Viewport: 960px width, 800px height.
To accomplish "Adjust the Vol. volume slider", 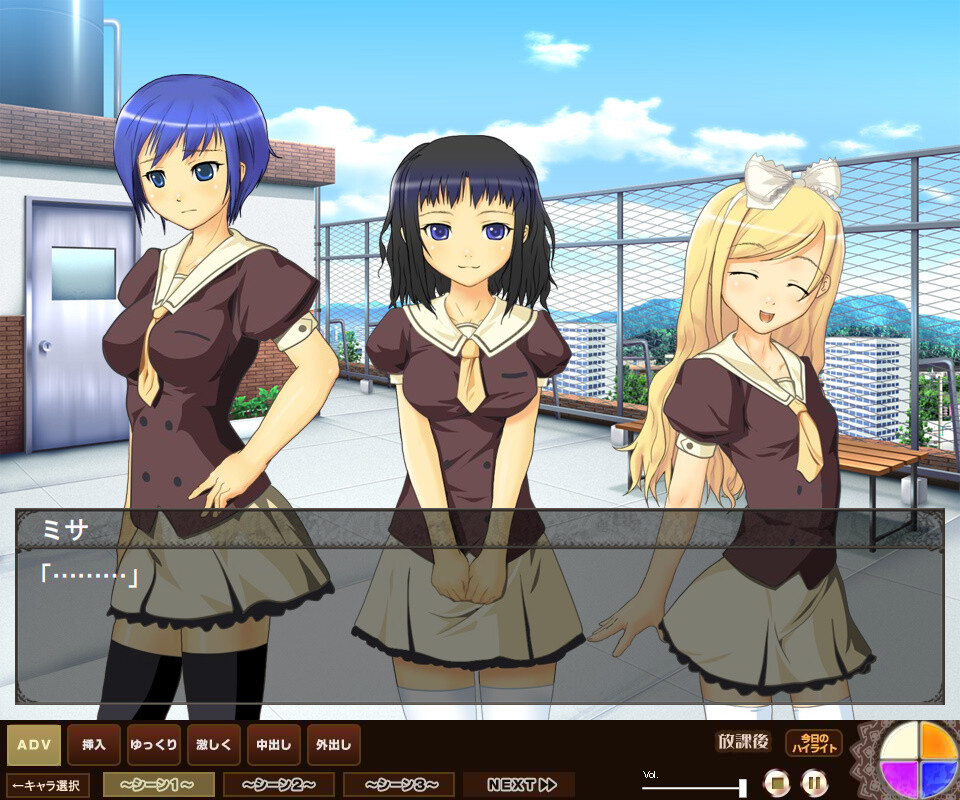I will click(x=741, y=786).
